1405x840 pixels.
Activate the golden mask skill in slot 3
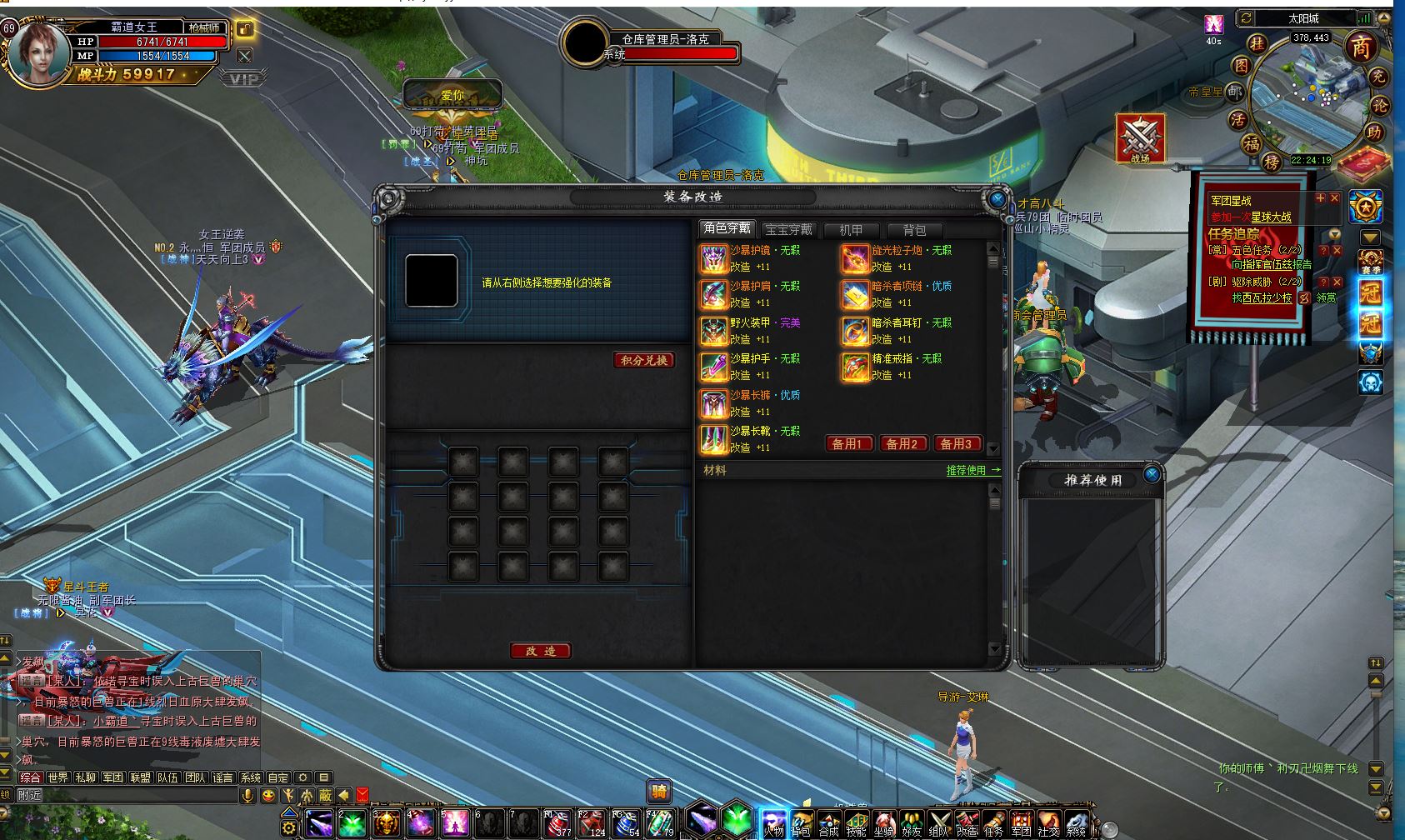click(x=386, y=824)
